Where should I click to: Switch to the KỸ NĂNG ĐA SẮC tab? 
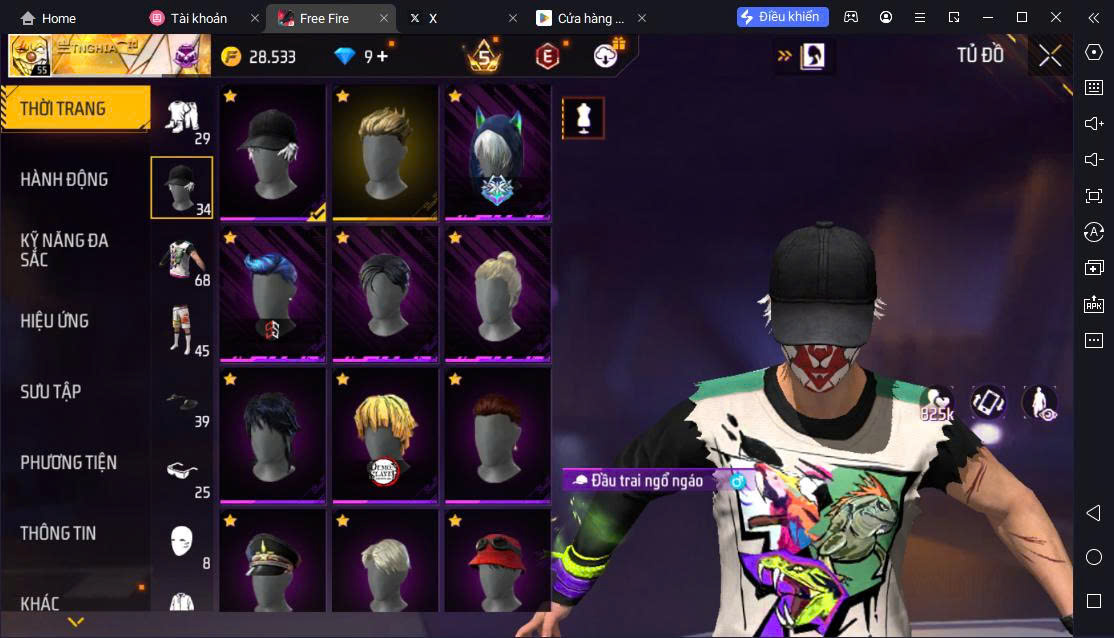(64, 250)
